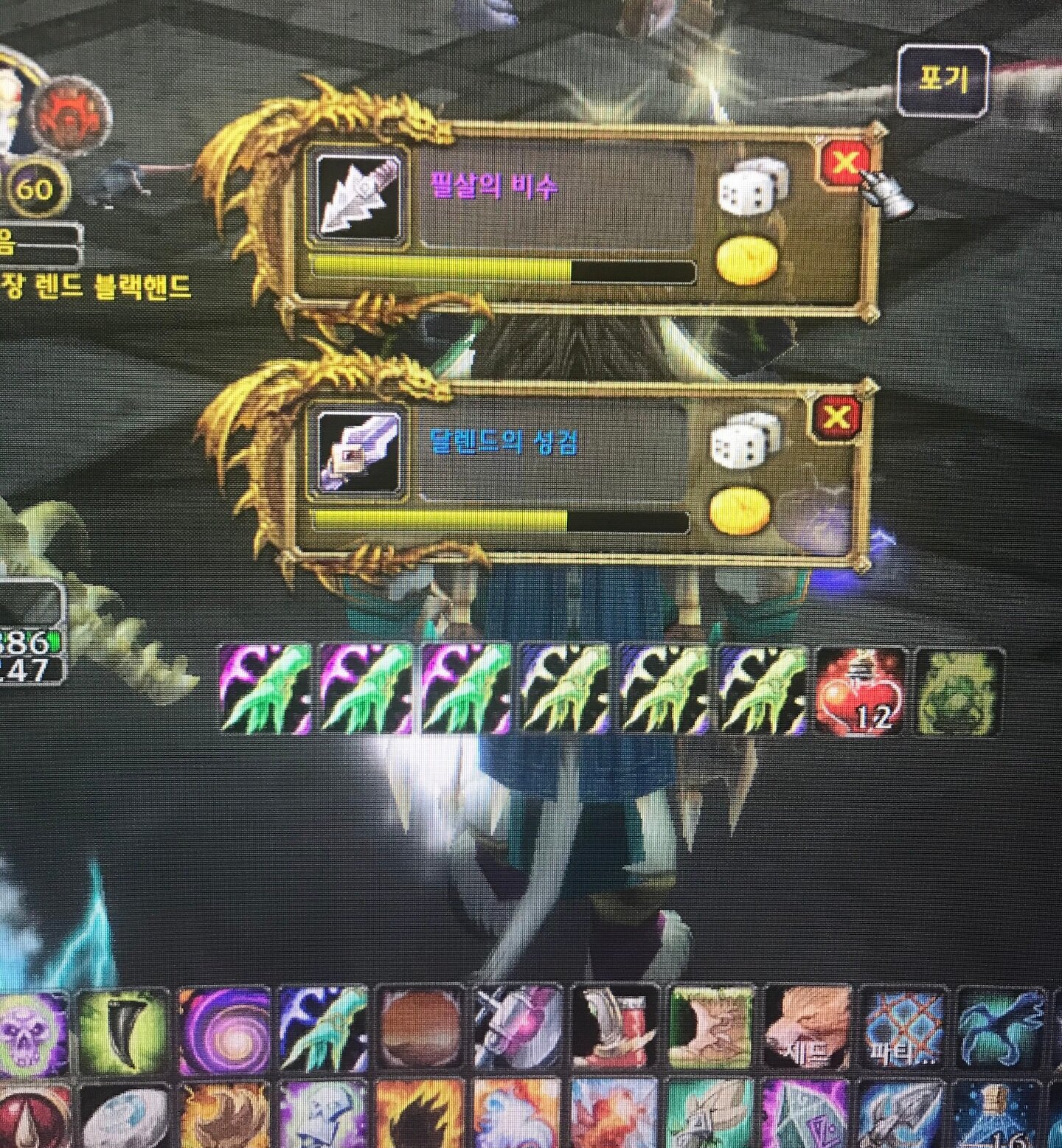Select the pale green face icon
The height and width of the screenshot is (1148, 1062).
point(959,691)
